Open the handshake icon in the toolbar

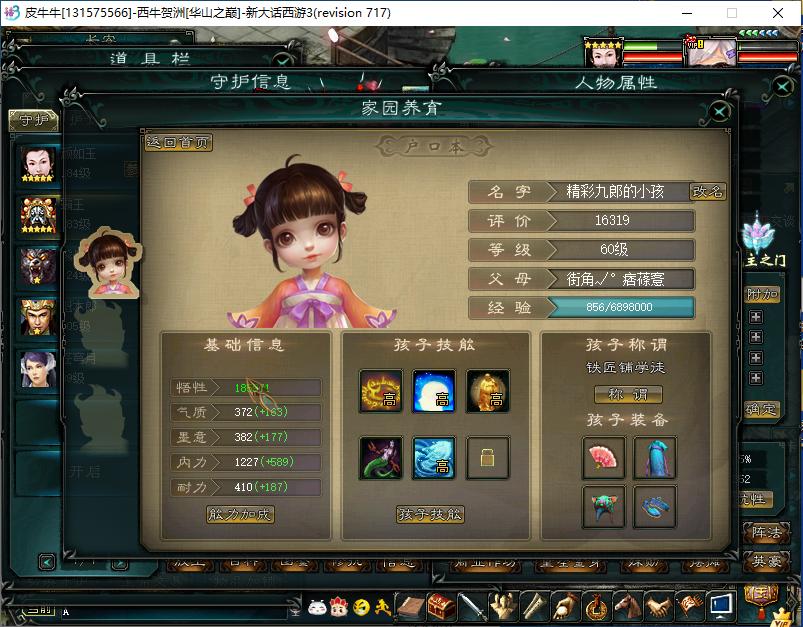point(657,606)
